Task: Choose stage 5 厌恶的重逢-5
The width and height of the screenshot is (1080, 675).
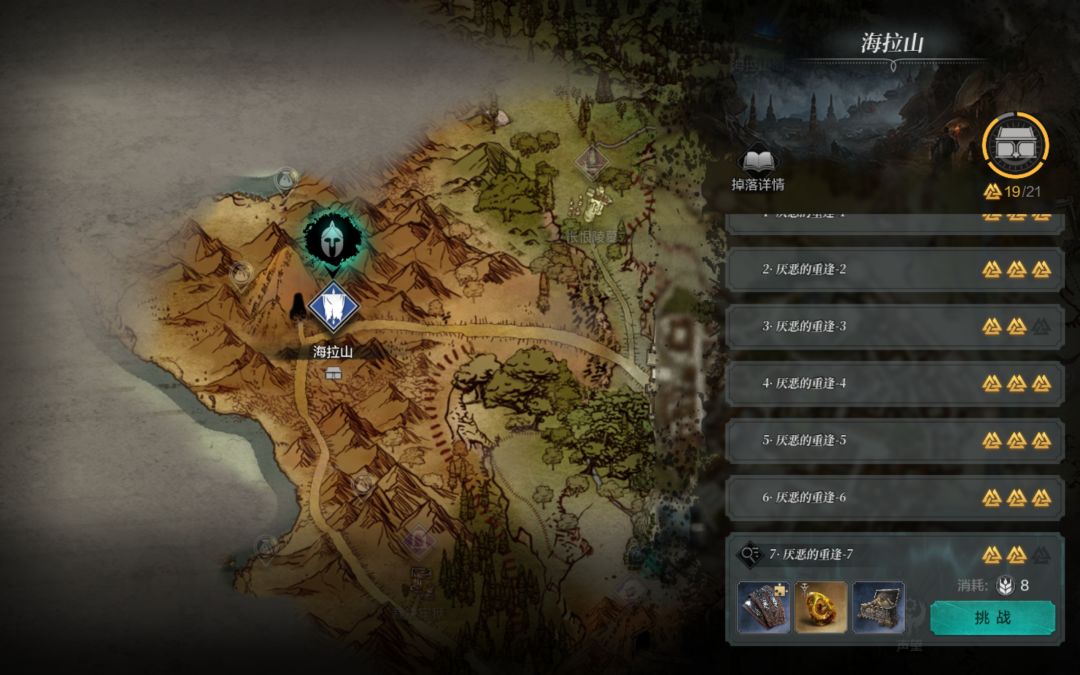Action: pos(892,440)
